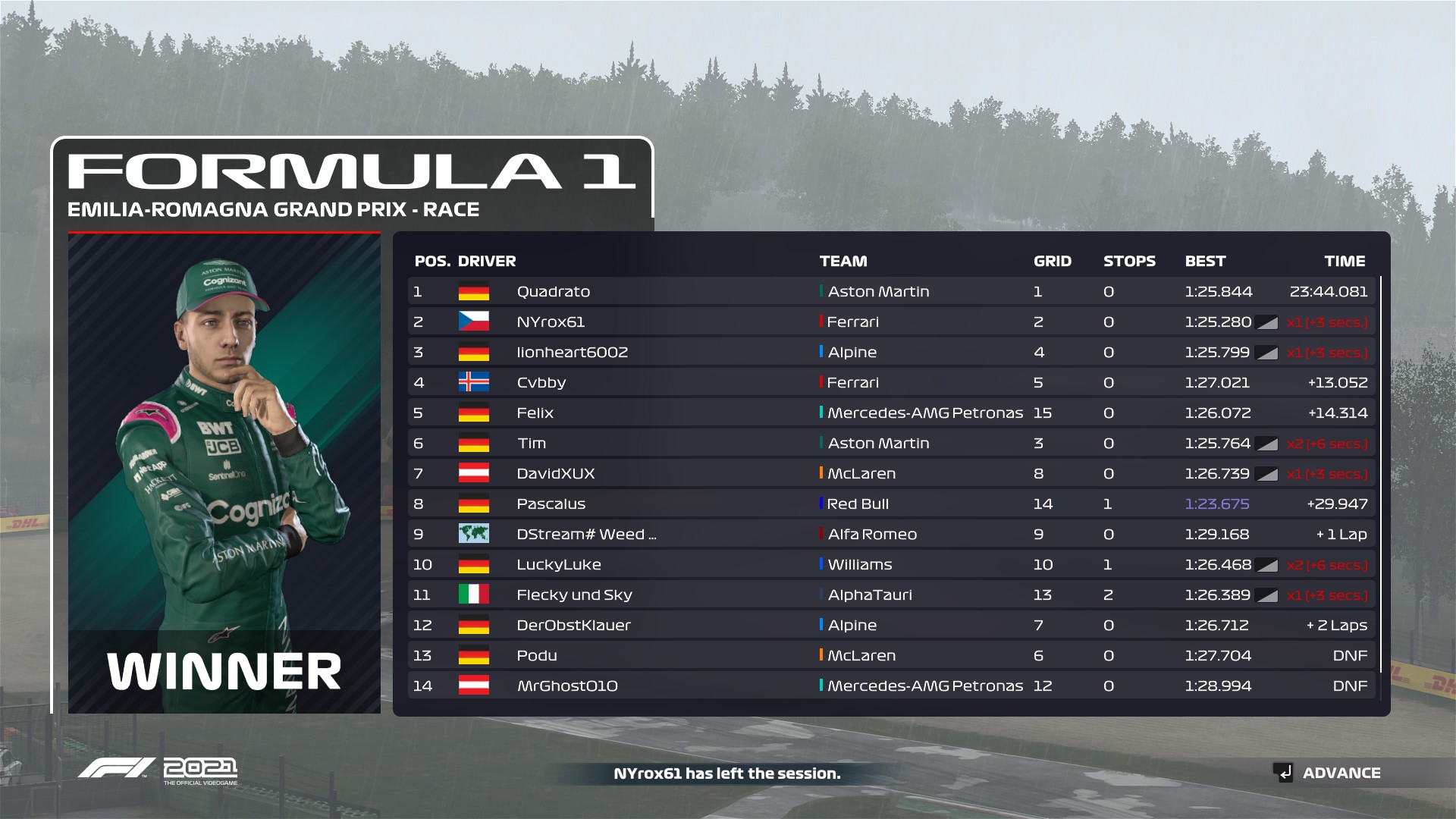Select race winner Quadrato's result row

(891, 291)
